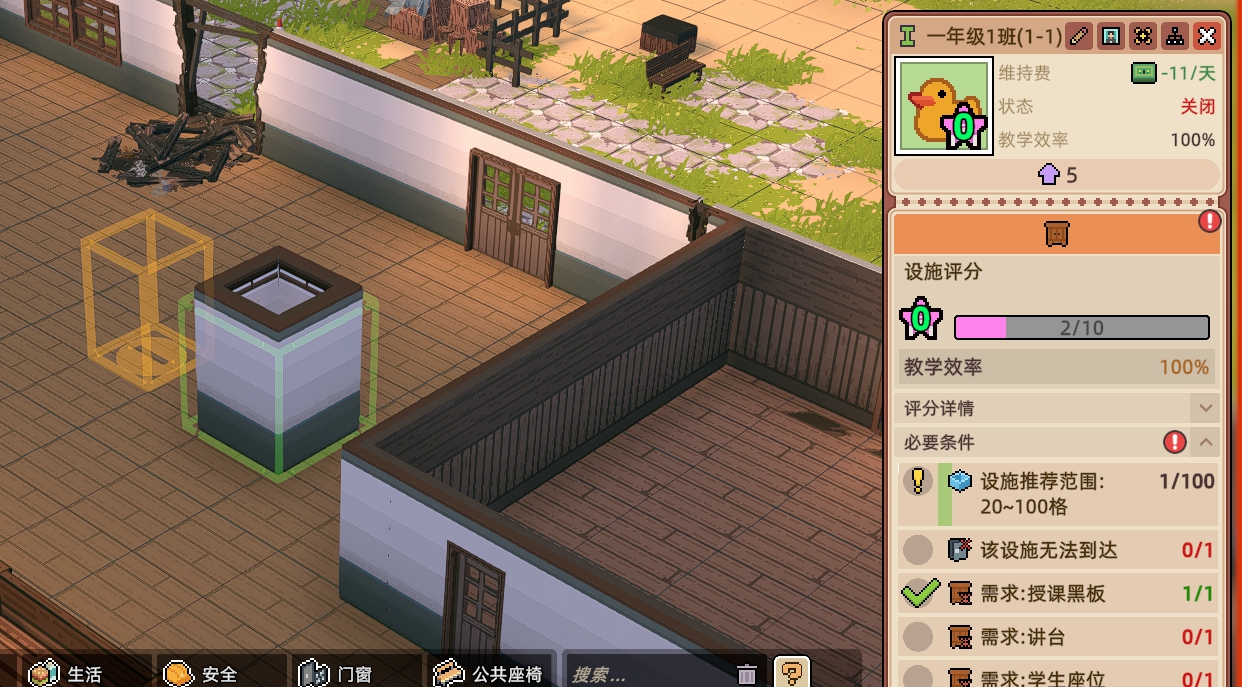Click the focus target button in header
Viewport: 1242px width, 687px height.
click(1142, 37)
